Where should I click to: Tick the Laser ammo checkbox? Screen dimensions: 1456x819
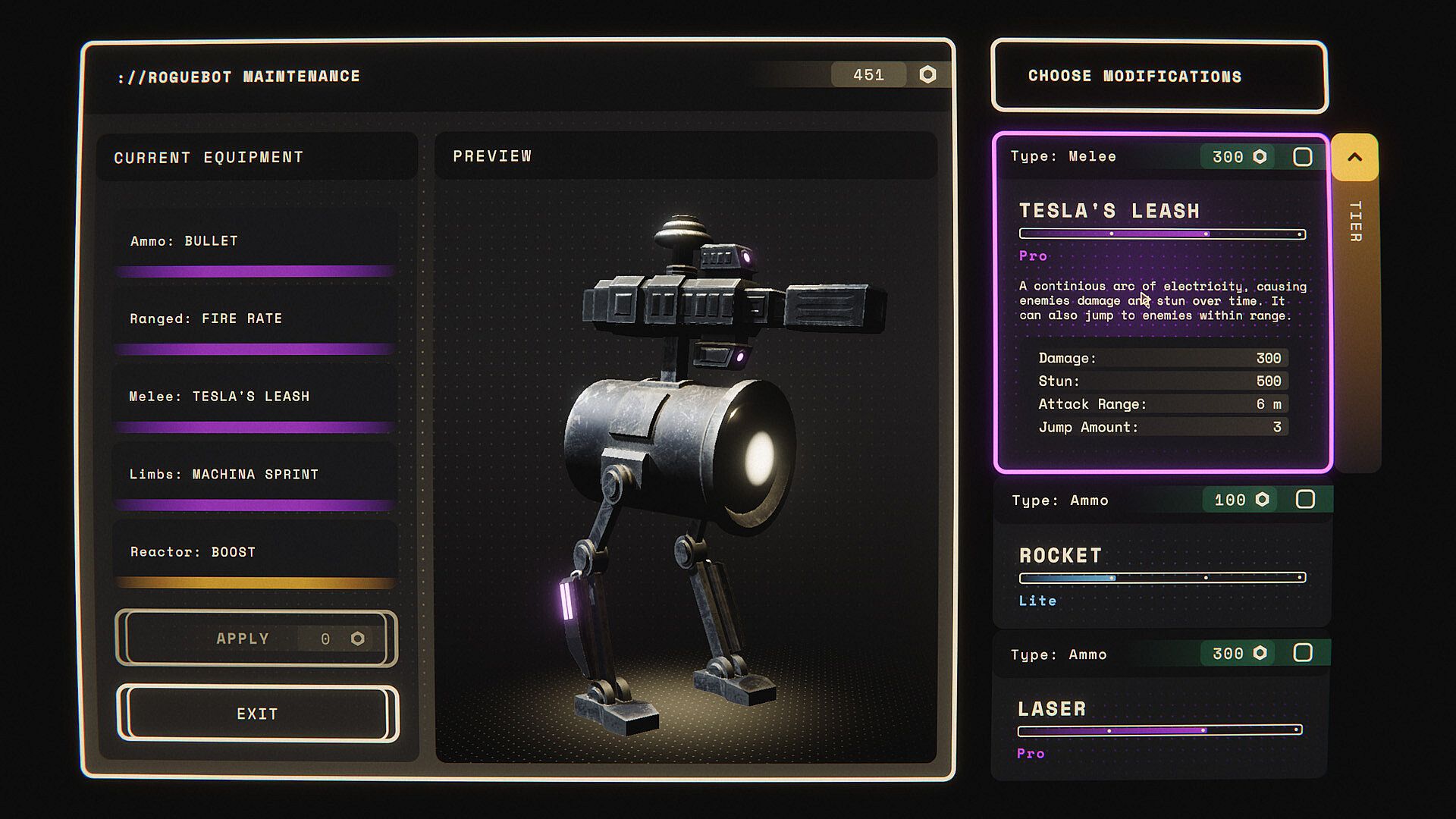pyautogui.click(x=1302, y=653)
